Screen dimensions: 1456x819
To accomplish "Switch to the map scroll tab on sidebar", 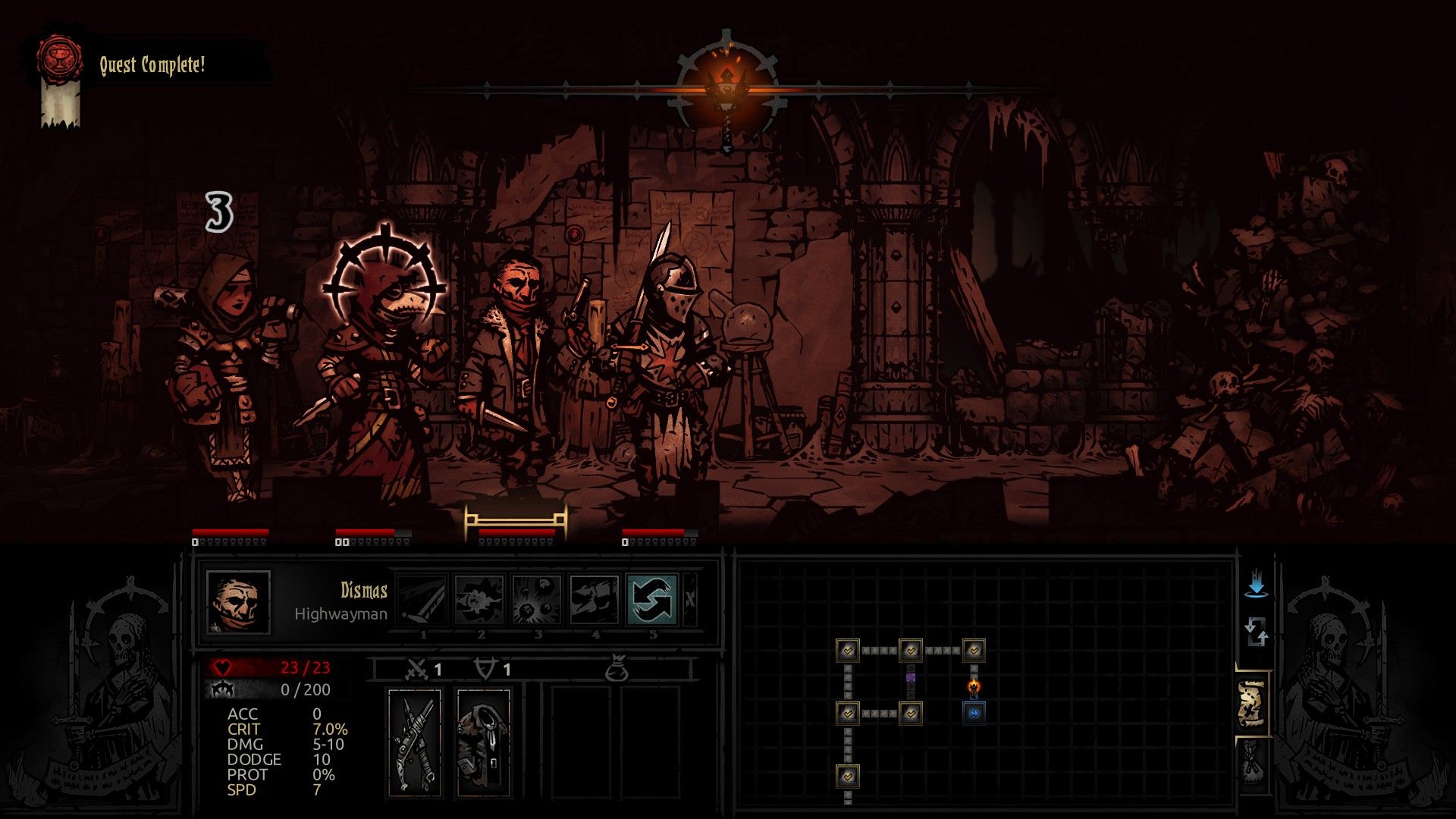I will tap(1252, 704).
